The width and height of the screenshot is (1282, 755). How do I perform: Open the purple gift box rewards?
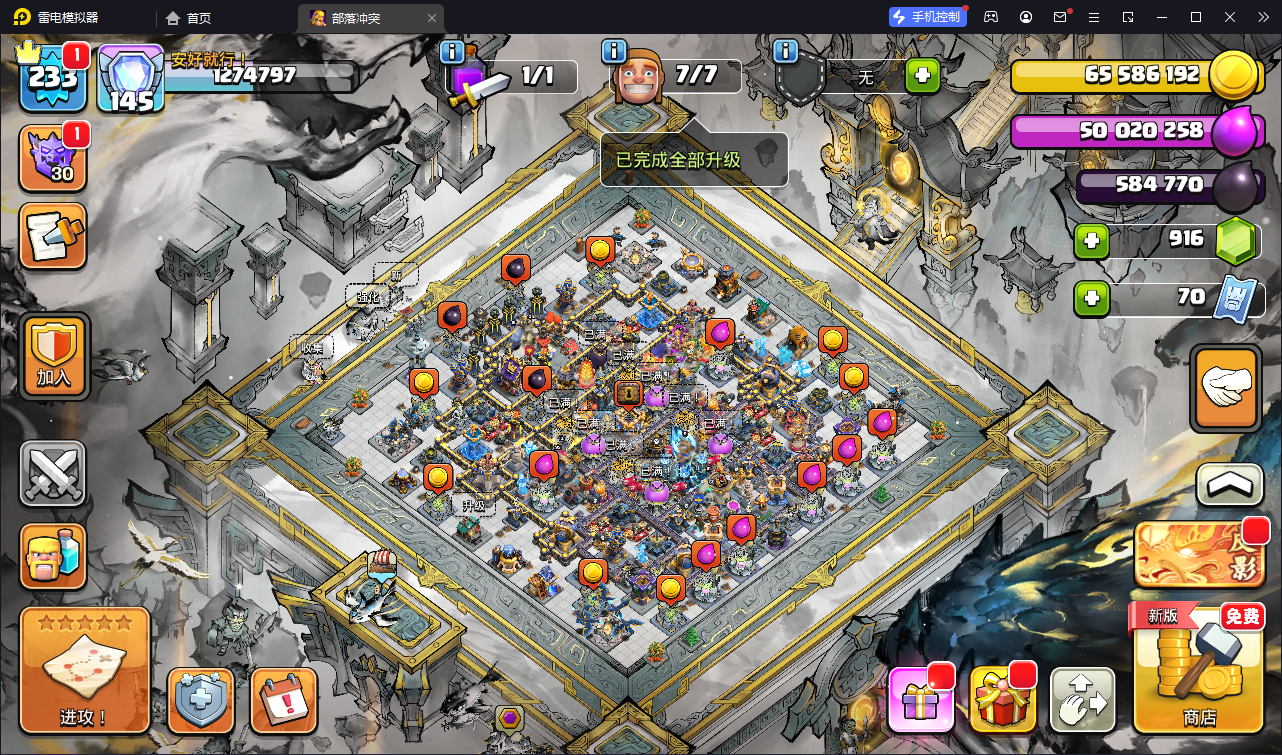tap(920, 700)
